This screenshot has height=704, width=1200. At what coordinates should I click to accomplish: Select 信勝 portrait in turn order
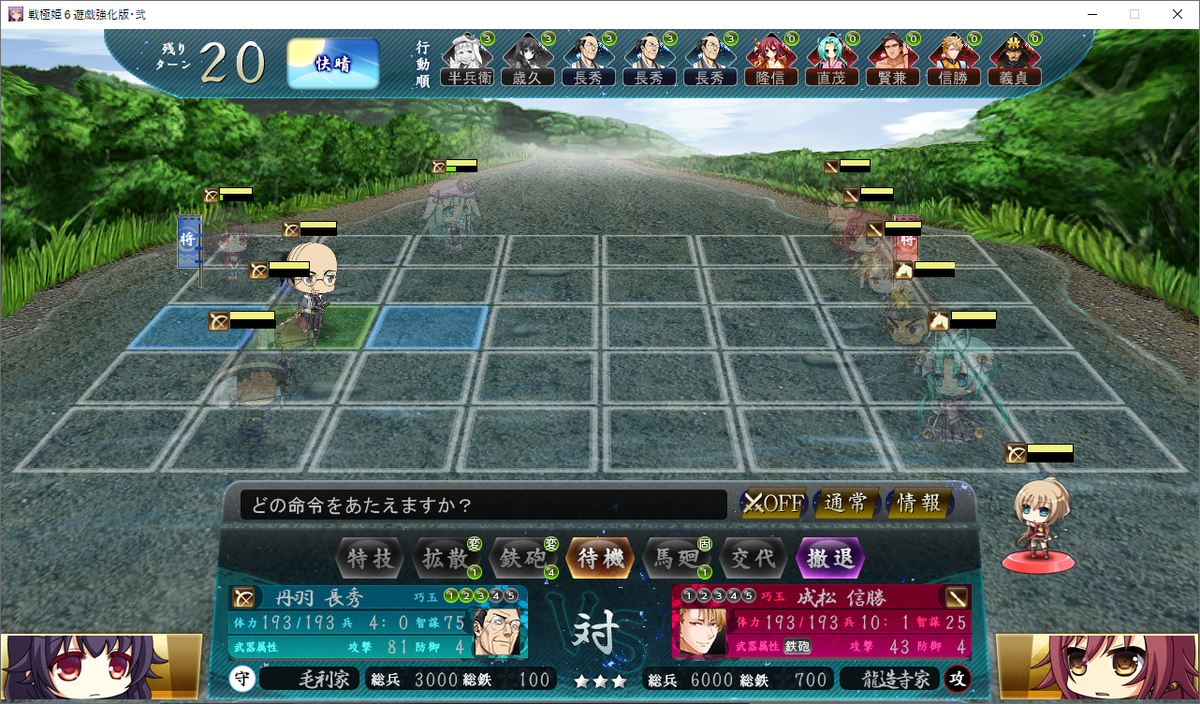pyautogui.click(x=954, y=57)
